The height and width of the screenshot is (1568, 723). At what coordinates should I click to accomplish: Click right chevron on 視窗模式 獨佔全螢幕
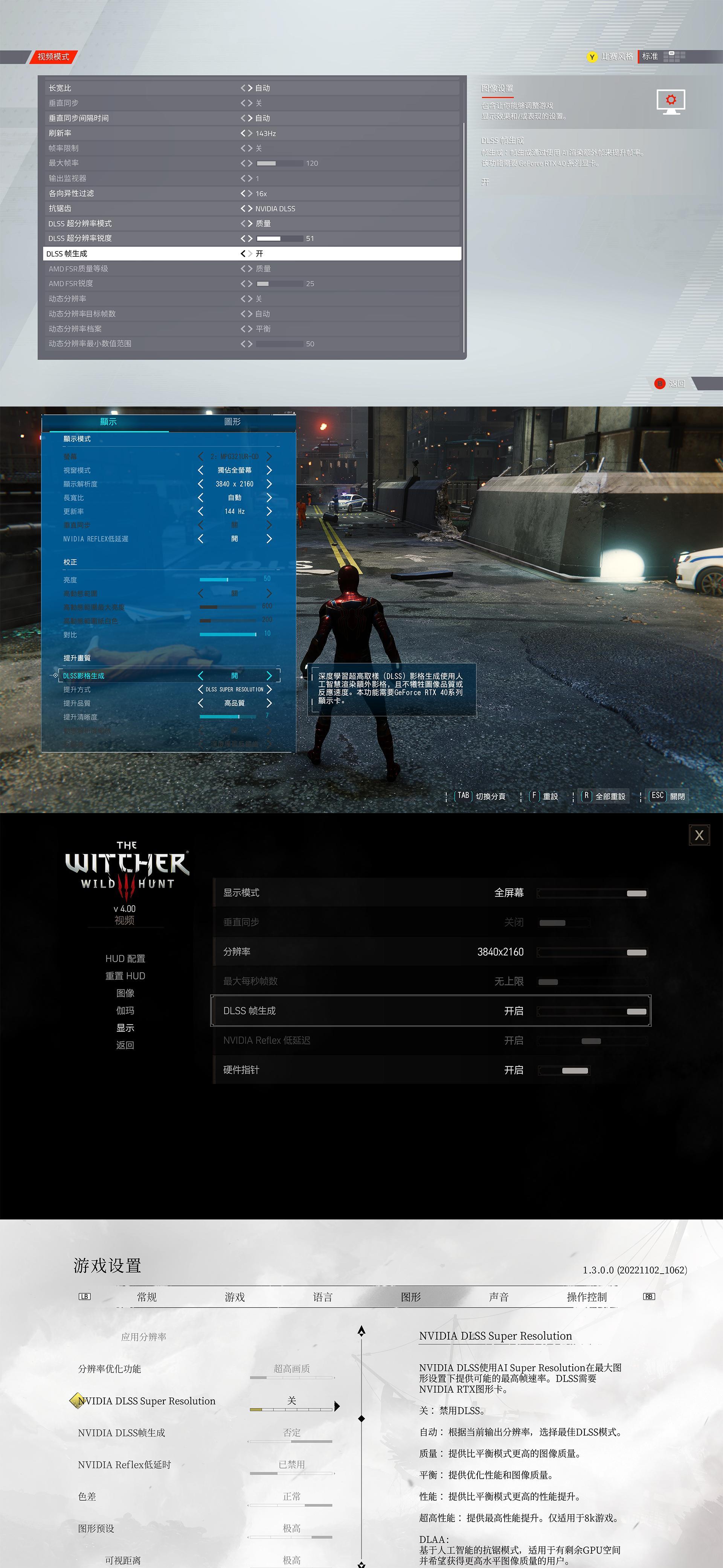pos(269,470)
